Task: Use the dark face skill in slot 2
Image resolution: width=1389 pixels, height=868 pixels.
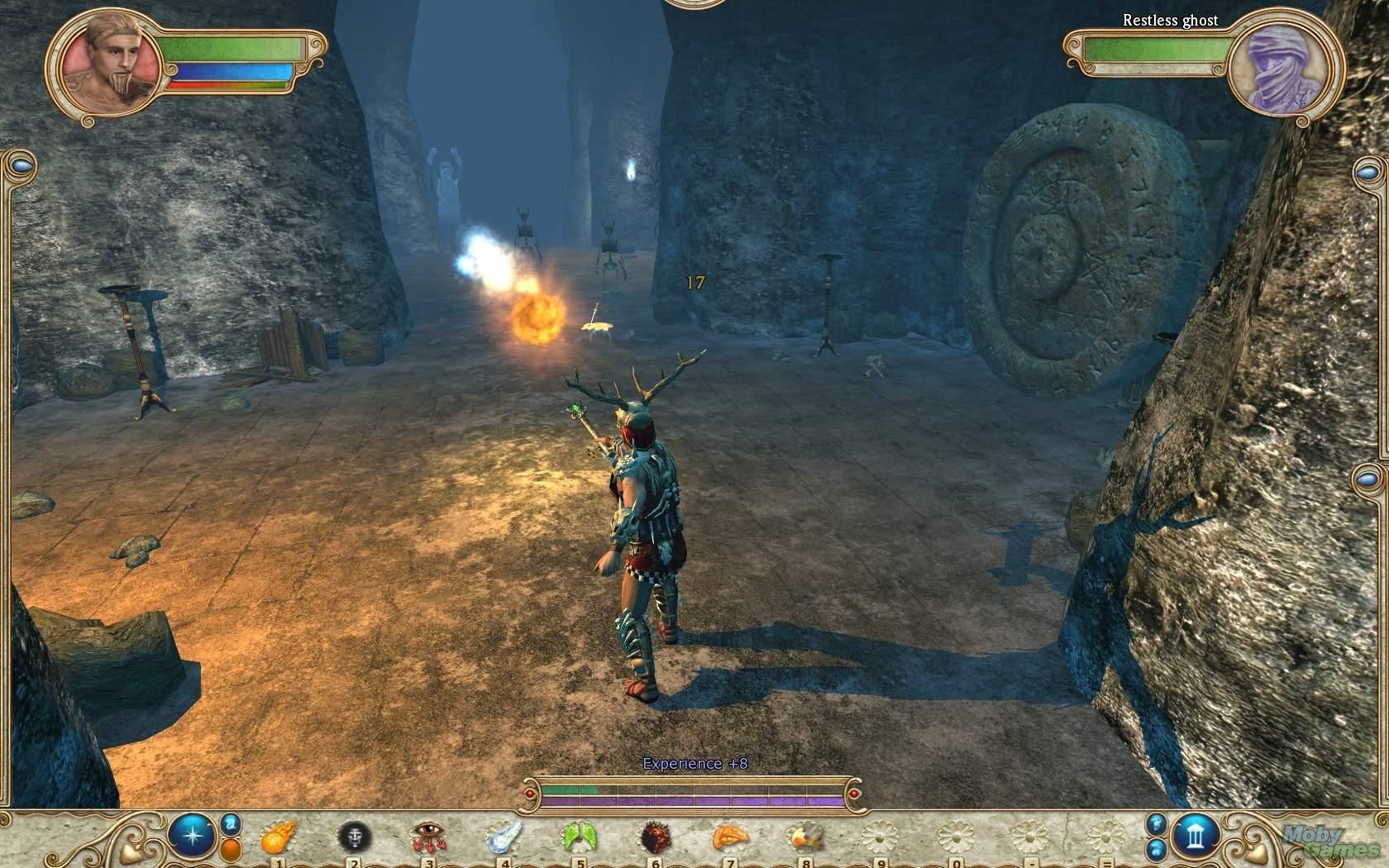Action: 354,838
